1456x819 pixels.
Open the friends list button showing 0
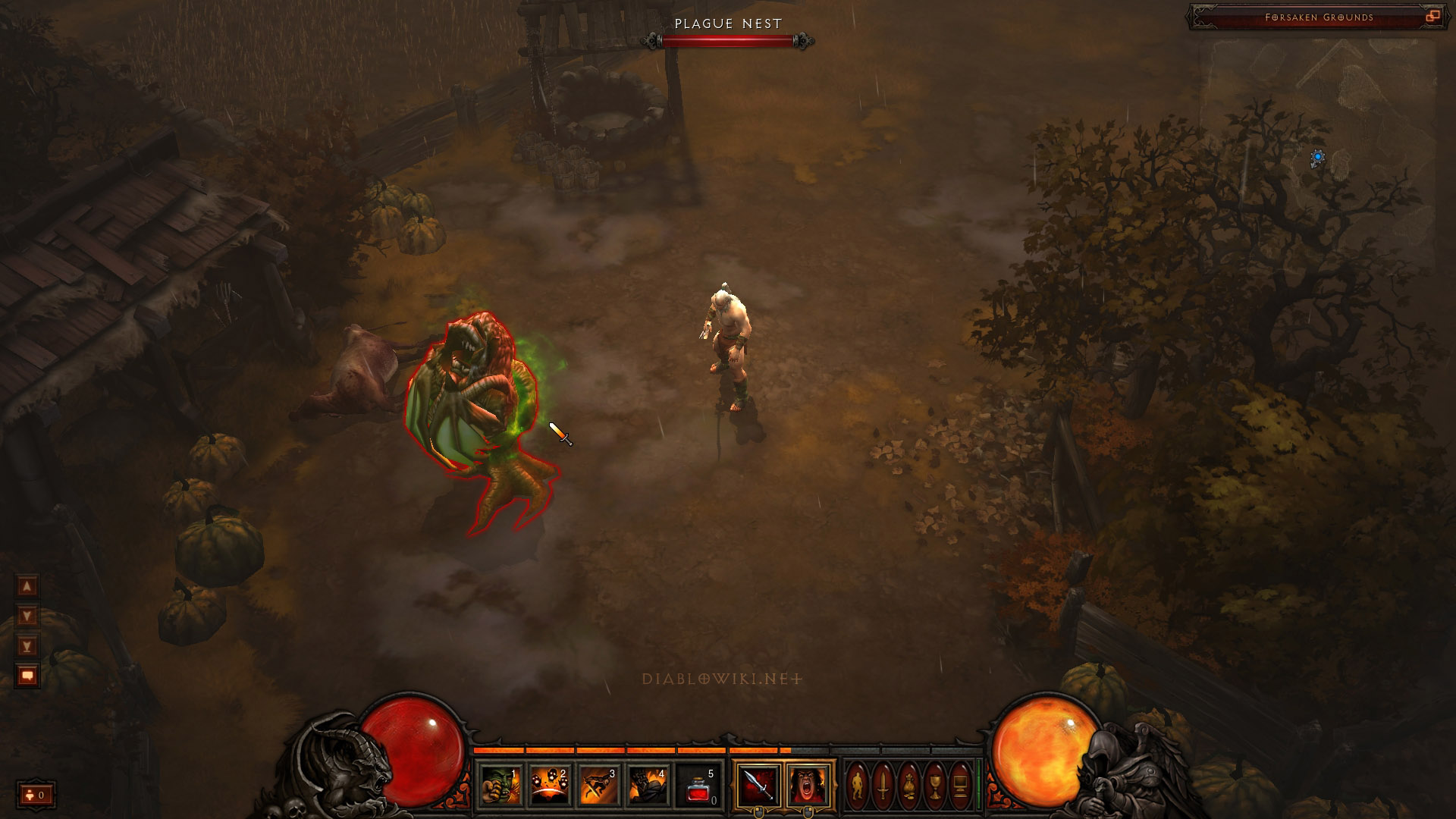36,795
